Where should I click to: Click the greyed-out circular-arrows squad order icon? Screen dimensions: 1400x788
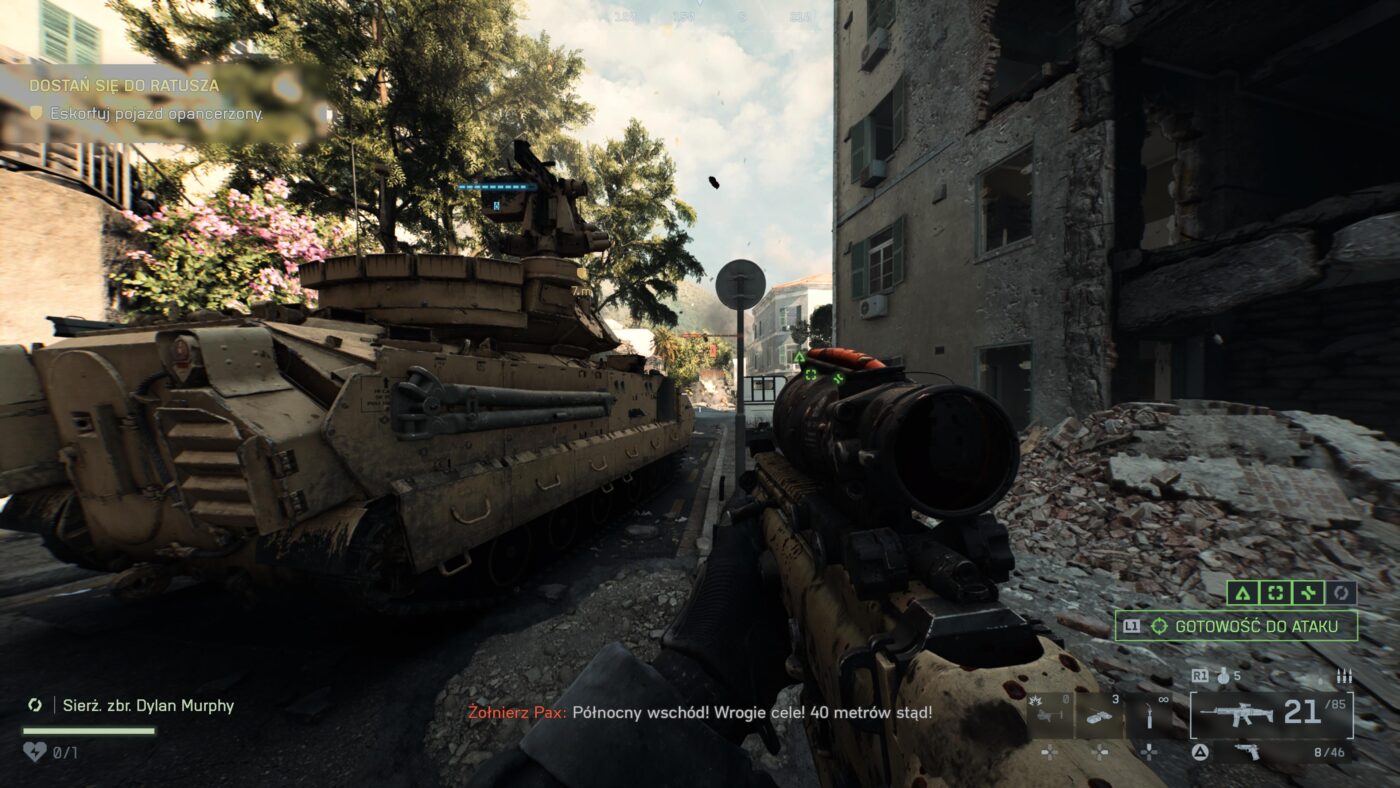tap(1341, 593)
